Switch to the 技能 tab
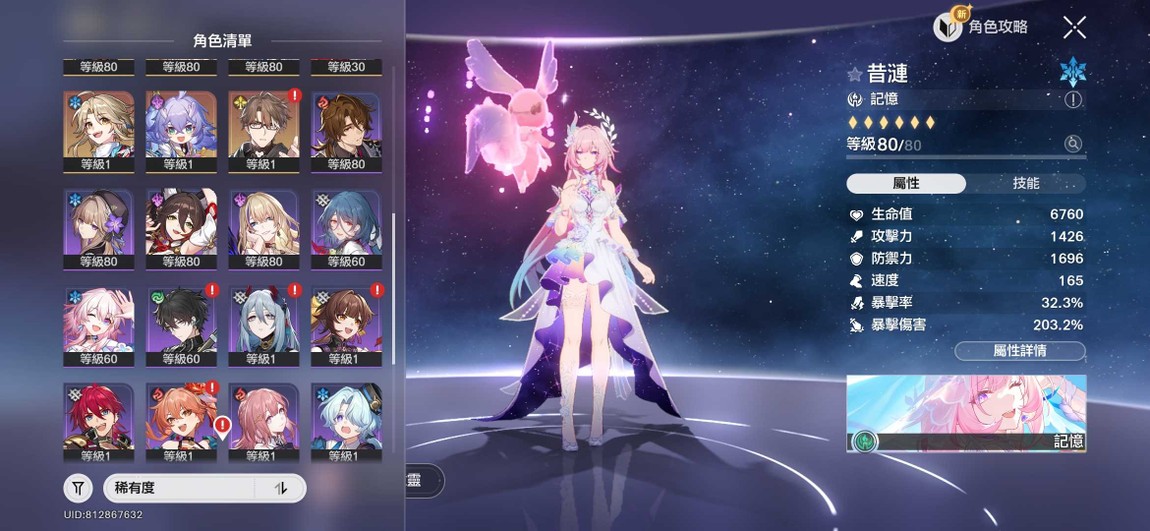Image resolution: width=1150 pixels, height=531 pixels. pyautogui.click(x=1026, y=183)
